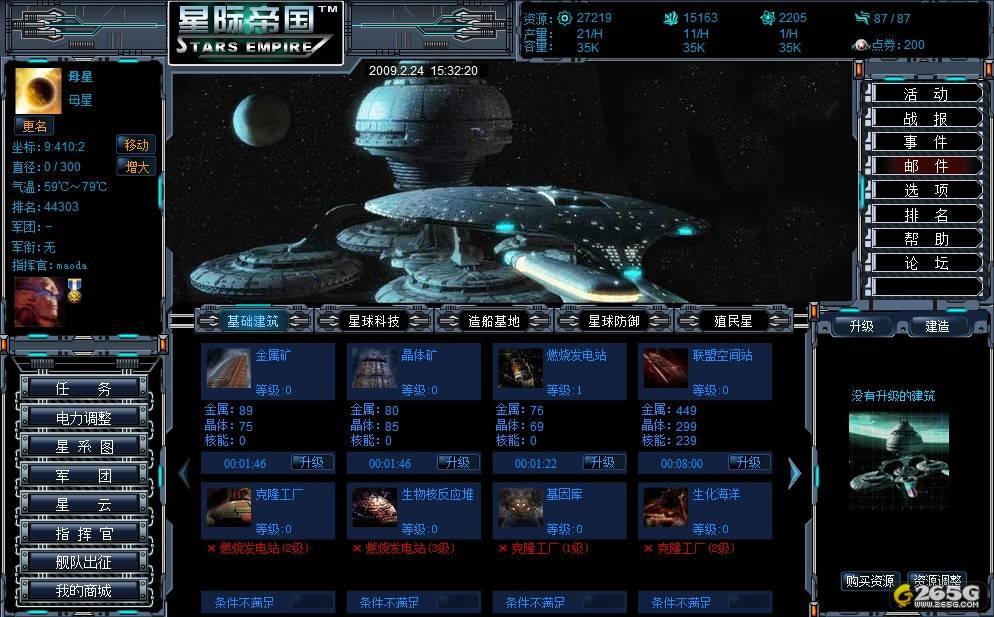Switch to the 殖民星 colony tab

tap(733, 321)
